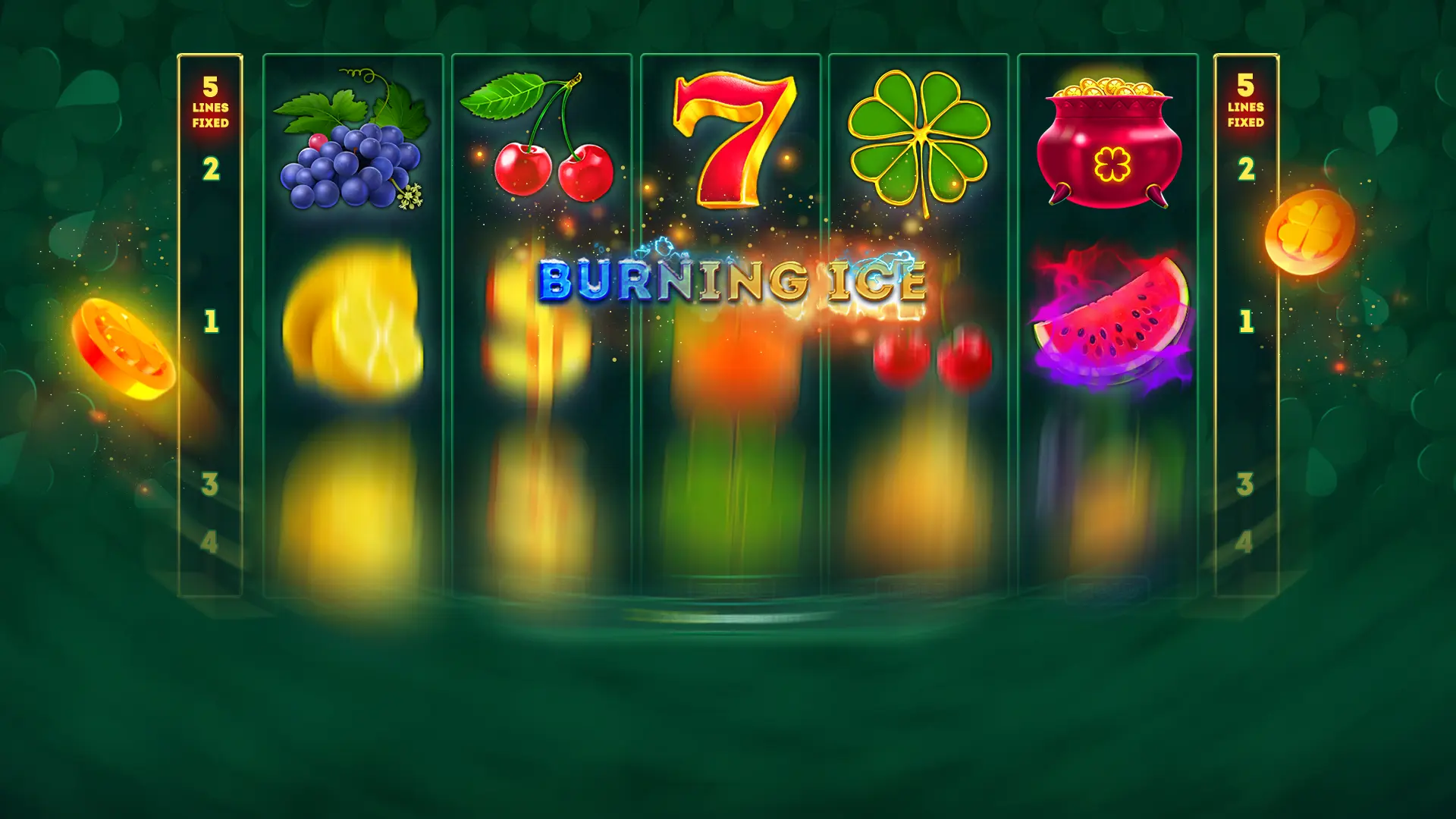Select the small cherries on reel four
This screenshot has width=1456, height=819.
click(x=933, y=356)
